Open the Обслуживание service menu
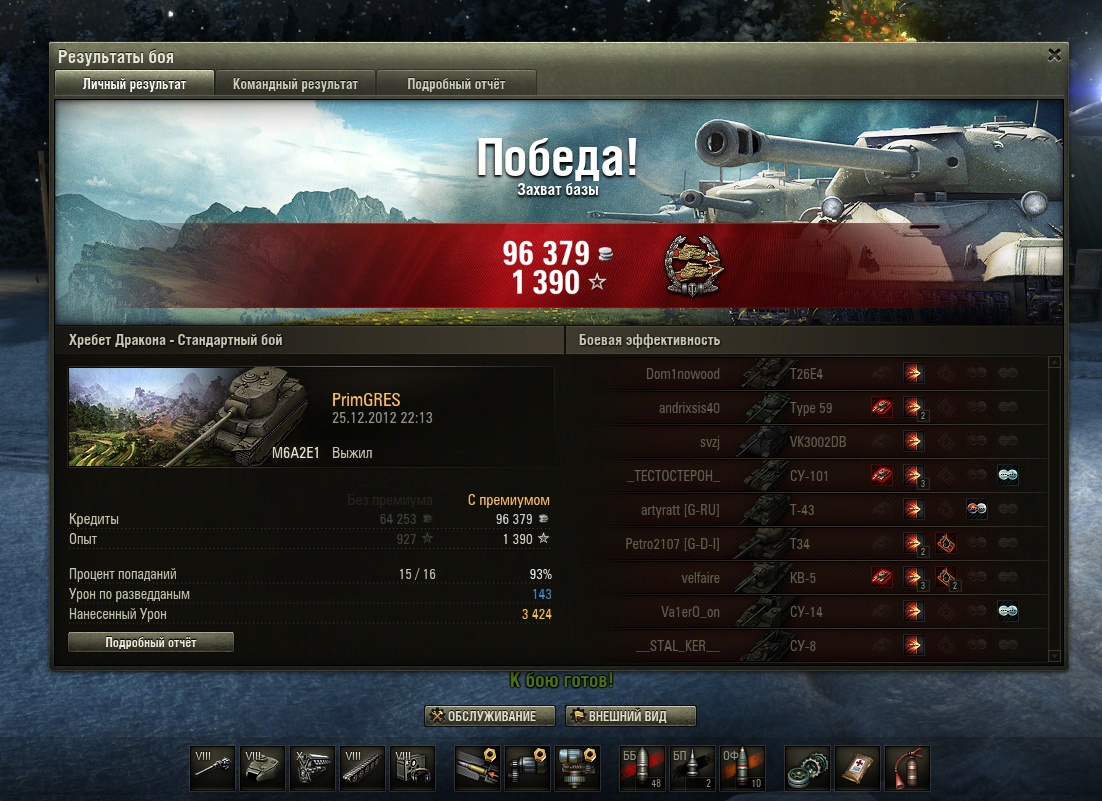 [490, 716]
